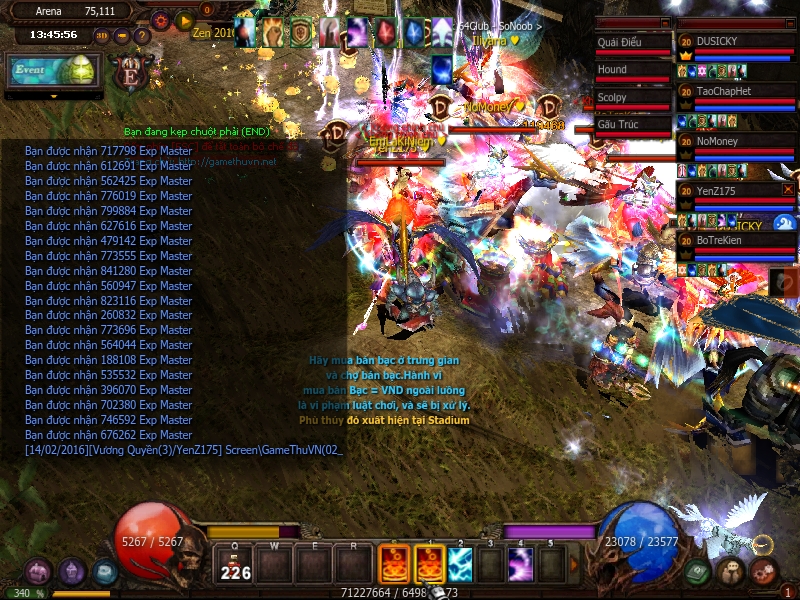The width and height of the screenshot is (800, 600).
Task: Click the collapse arrow under the Event panel
Action: pyautogui.click(x=53, y=96)
